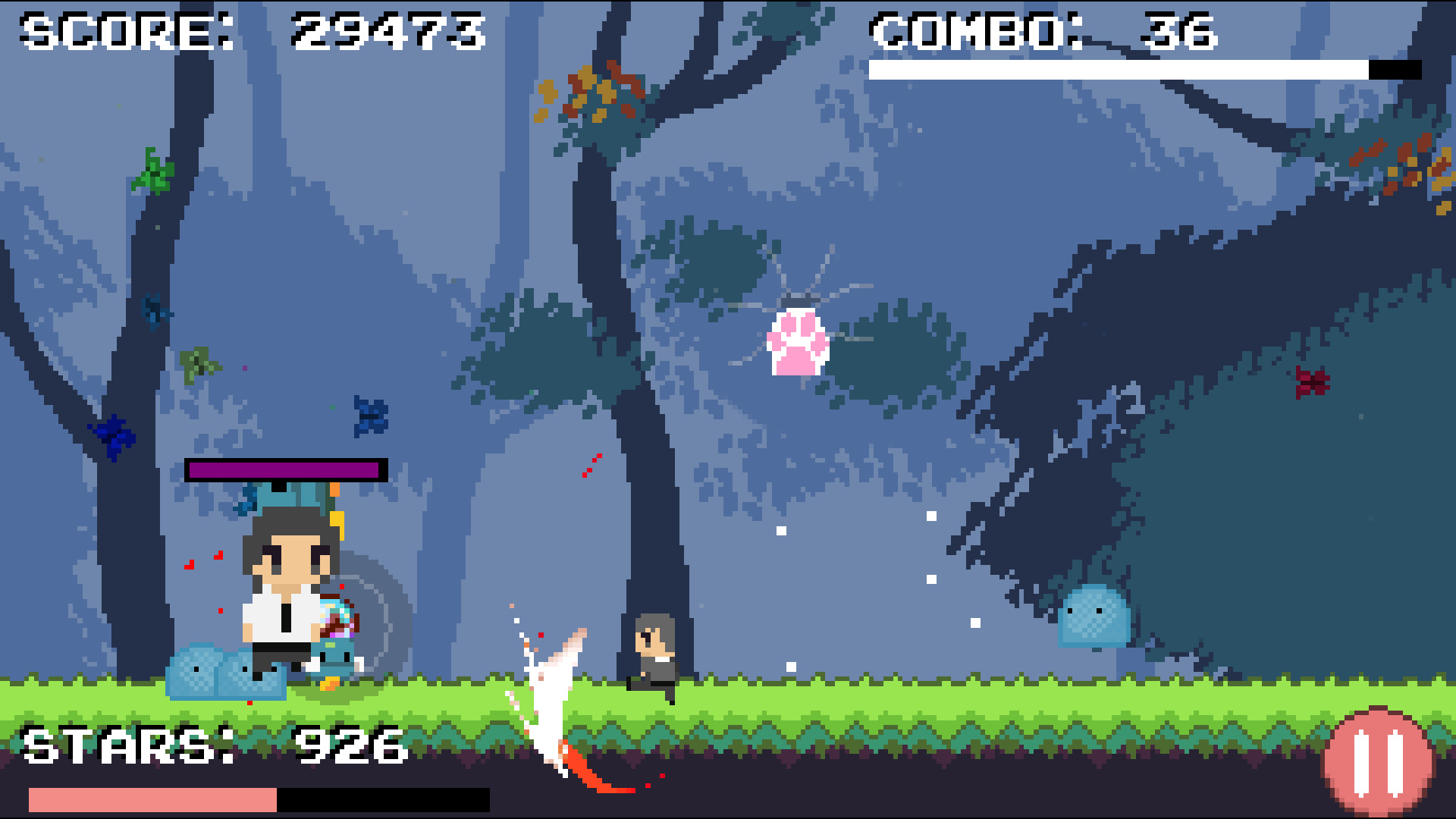The height and width of the screenshot is (819, 1456).
Task: Select the SCORE: 29473 counter text
Action: coord(250,30)
